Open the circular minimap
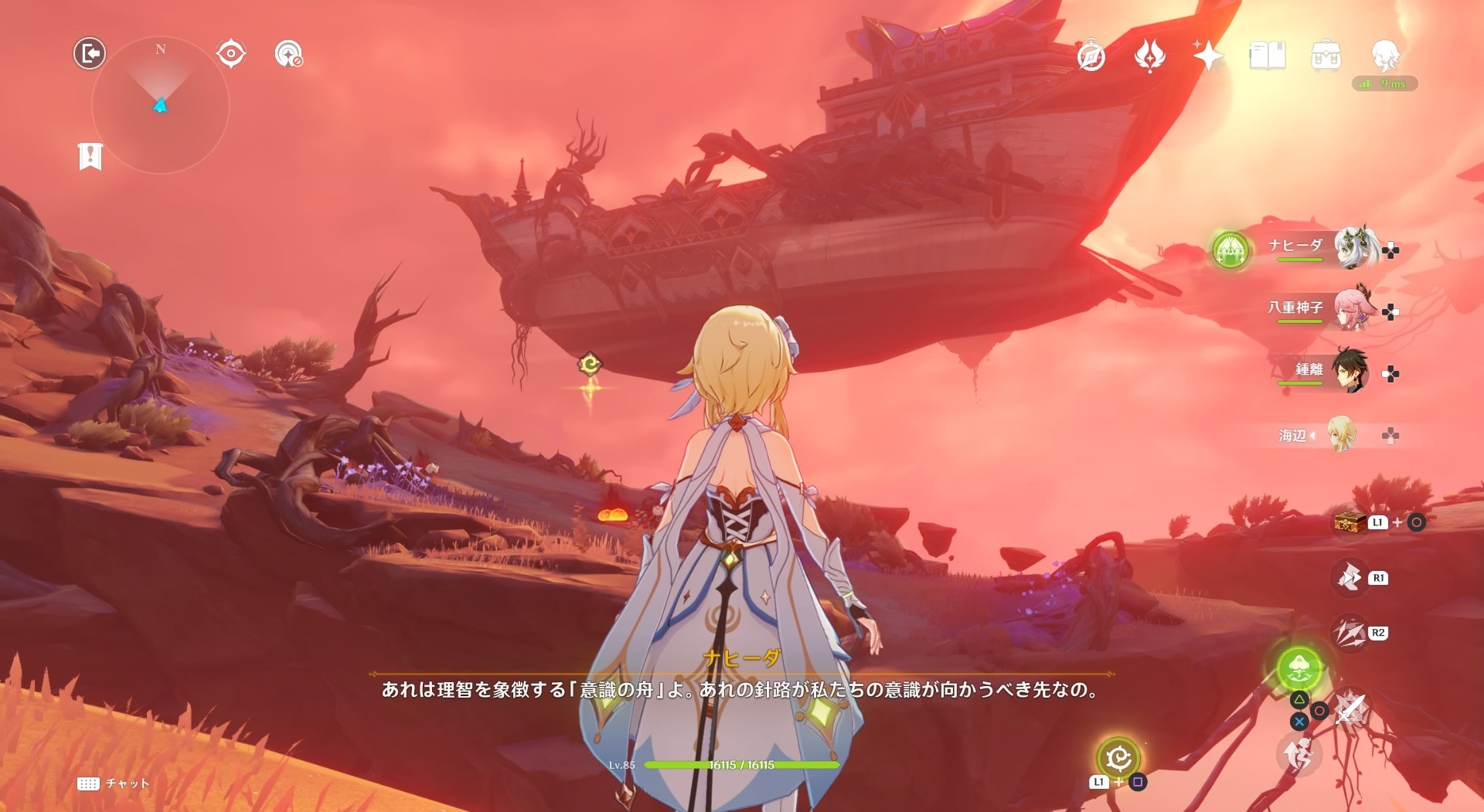This screenshot has height=812, width=1484. [x=161, y=105]
